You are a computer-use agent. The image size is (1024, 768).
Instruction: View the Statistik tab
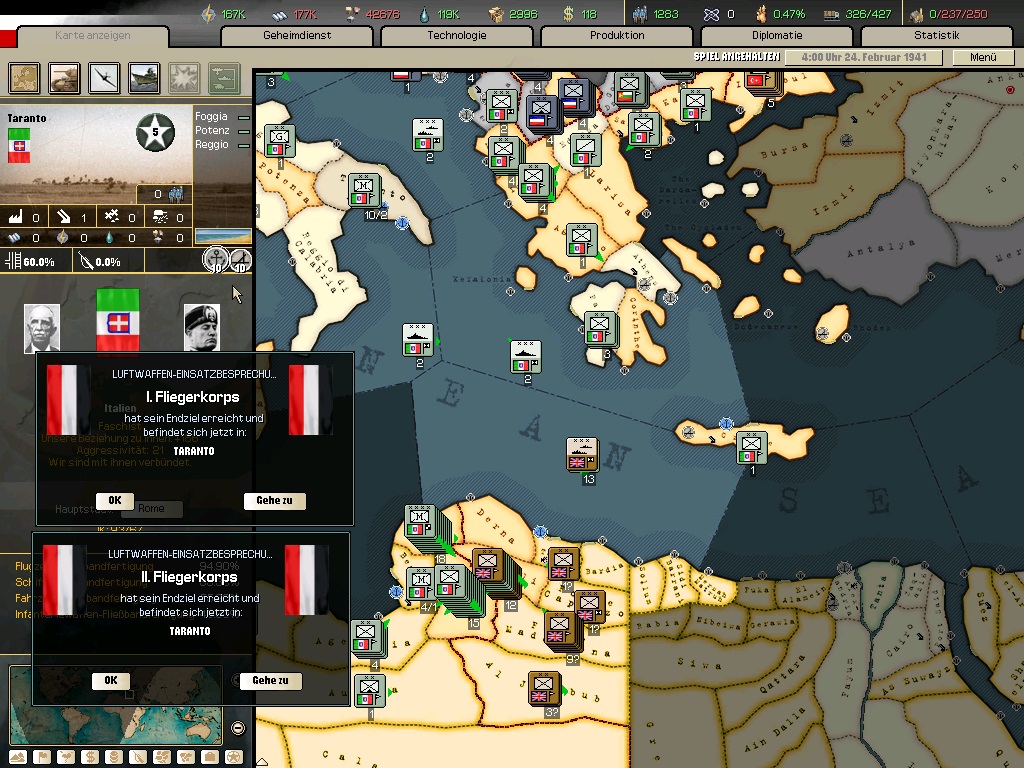(936, 36)
